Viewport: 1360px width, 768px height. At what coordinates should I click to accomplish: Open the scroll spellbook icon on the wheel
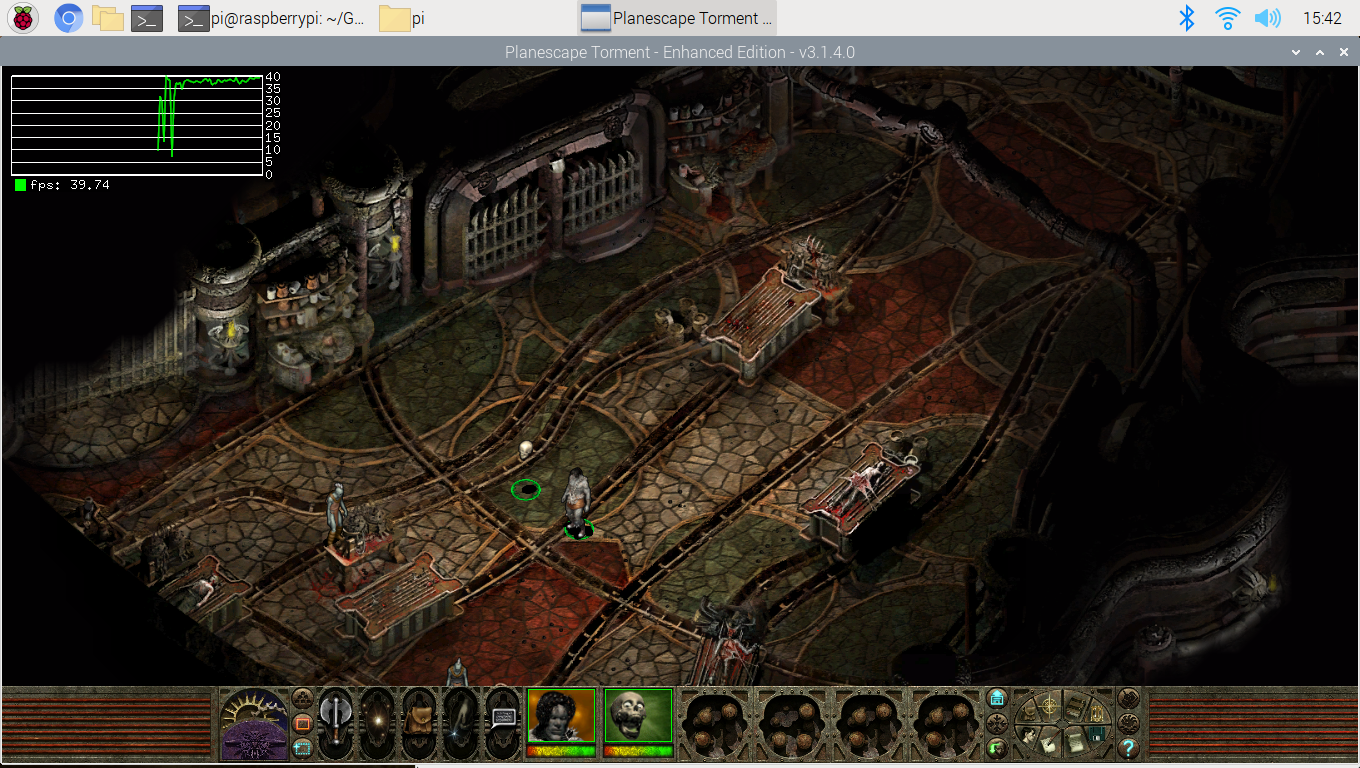(x=1076, y=744)
